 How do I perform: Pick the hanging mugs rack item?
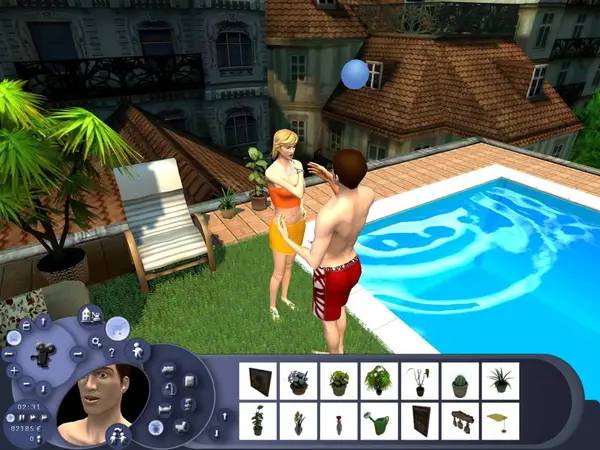pyautogui.click(x=460, y=421)
